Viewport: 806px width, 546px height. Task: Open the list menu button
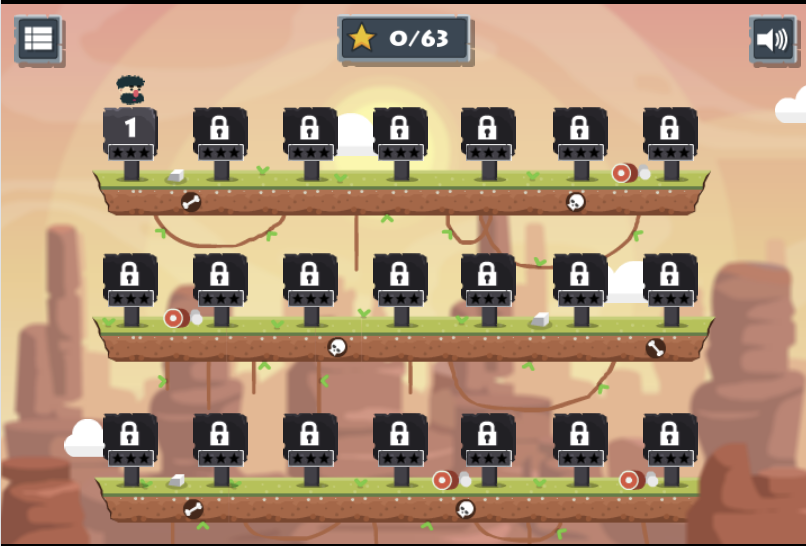38,39
